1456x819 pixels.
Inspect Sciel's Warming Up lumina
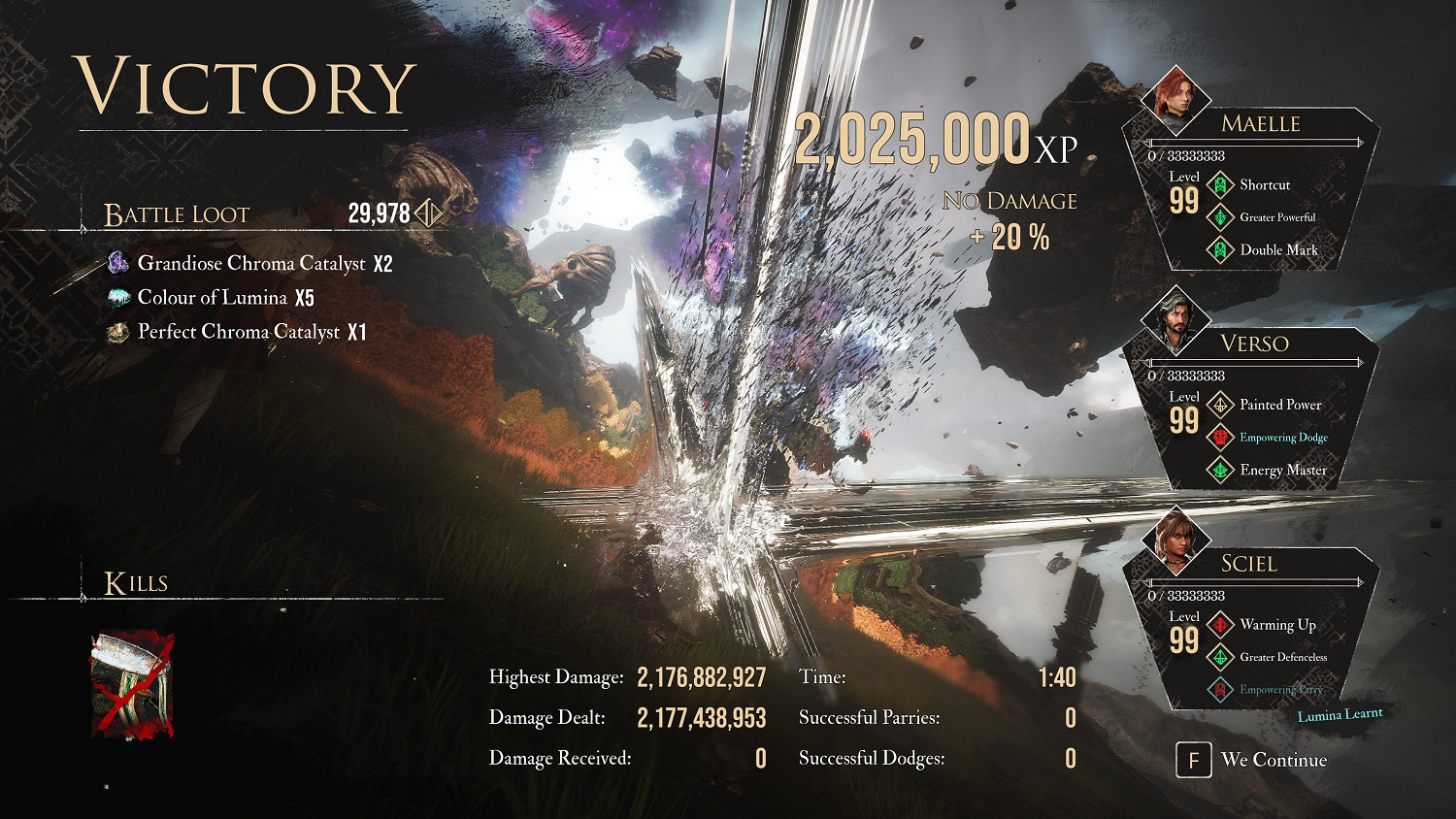1276,625
